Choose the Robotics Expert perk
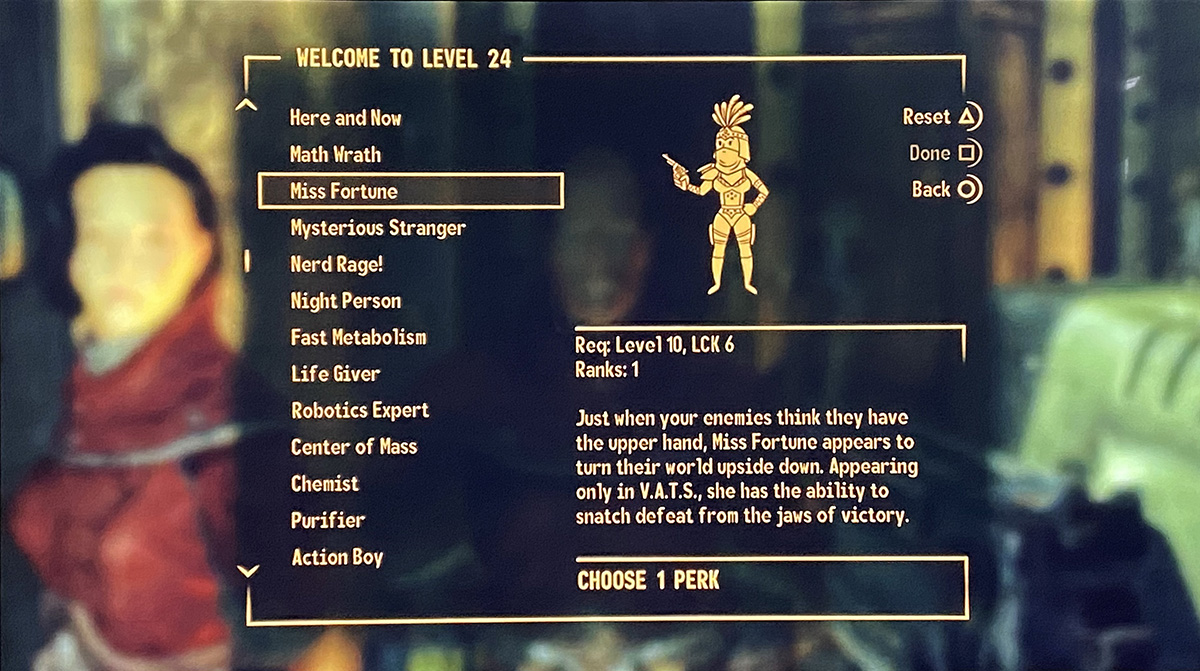 (x=360, y=411)
